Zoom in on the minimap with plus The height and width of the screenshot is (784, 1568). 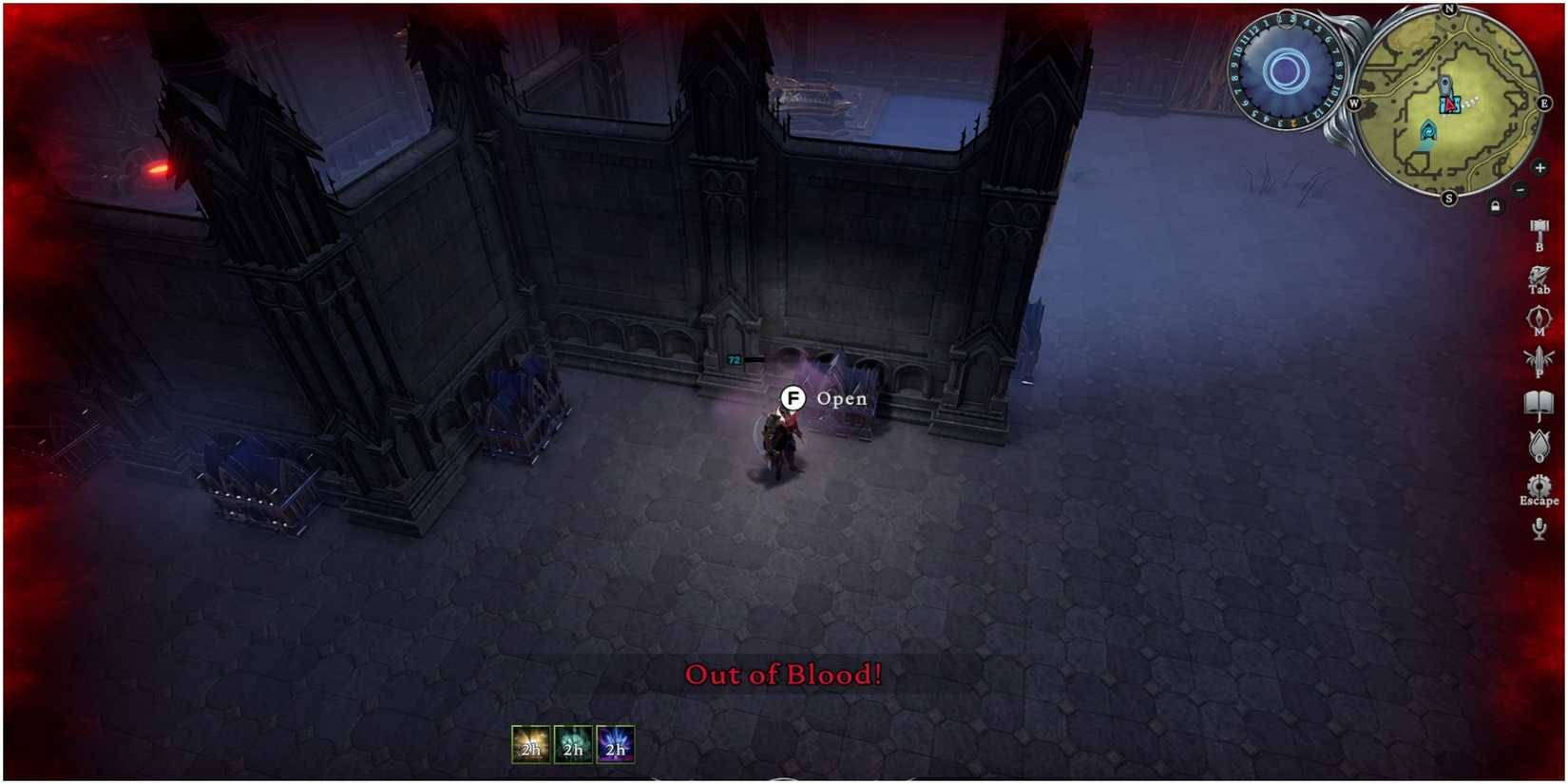pyautogui.click(x=1539, y=168)
